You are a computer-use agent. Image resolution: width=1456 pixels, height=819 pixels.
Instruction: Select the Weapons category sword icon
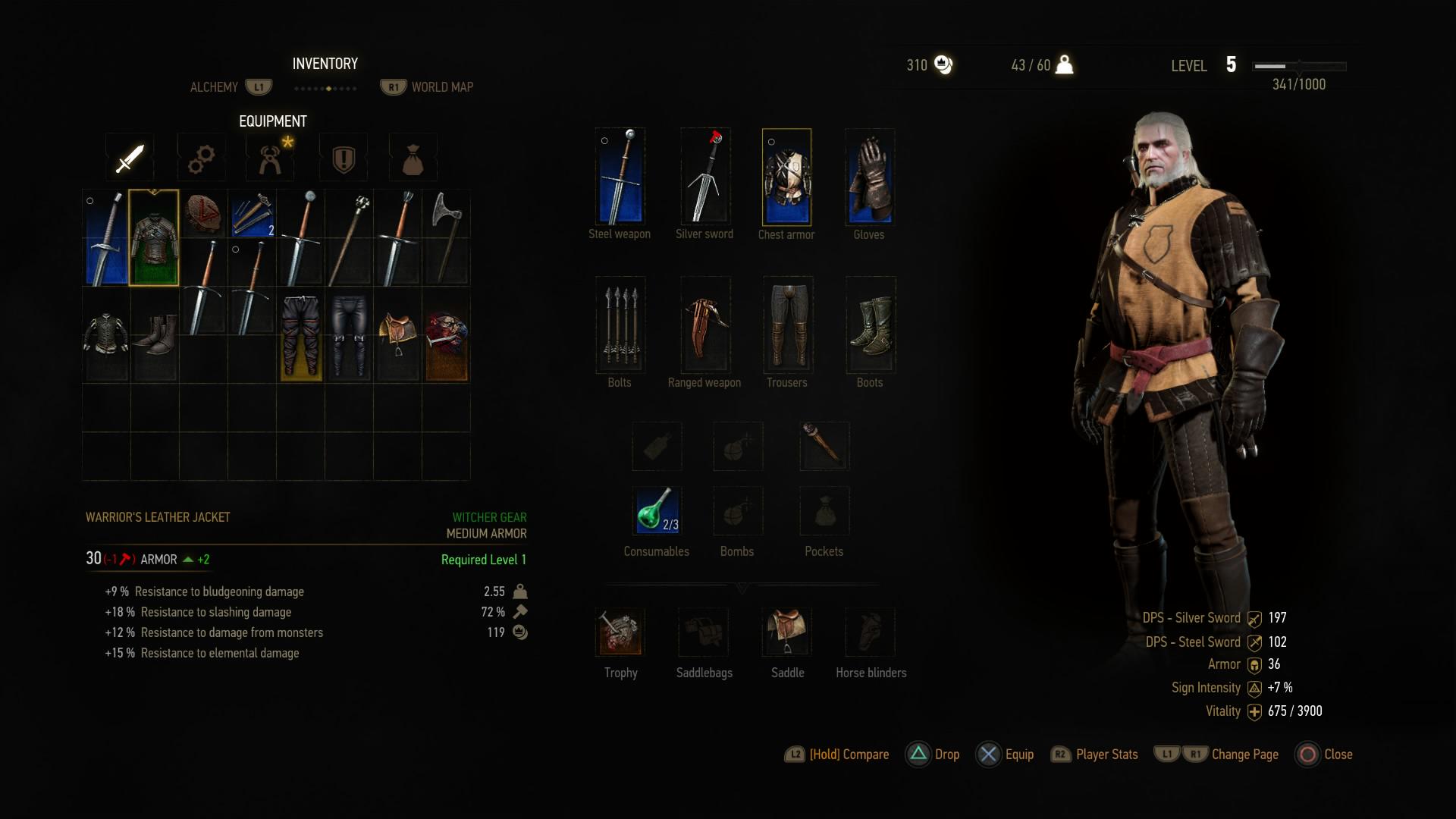coord(129,157)
